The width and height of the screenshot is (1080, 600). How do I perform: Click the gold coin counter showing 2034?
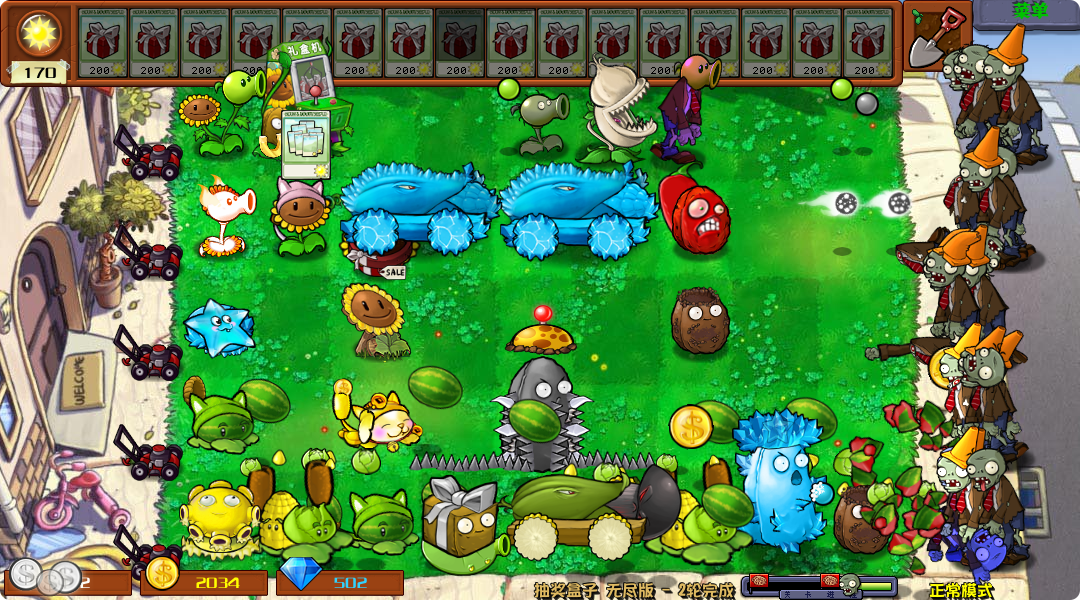(x=205, y=581)
